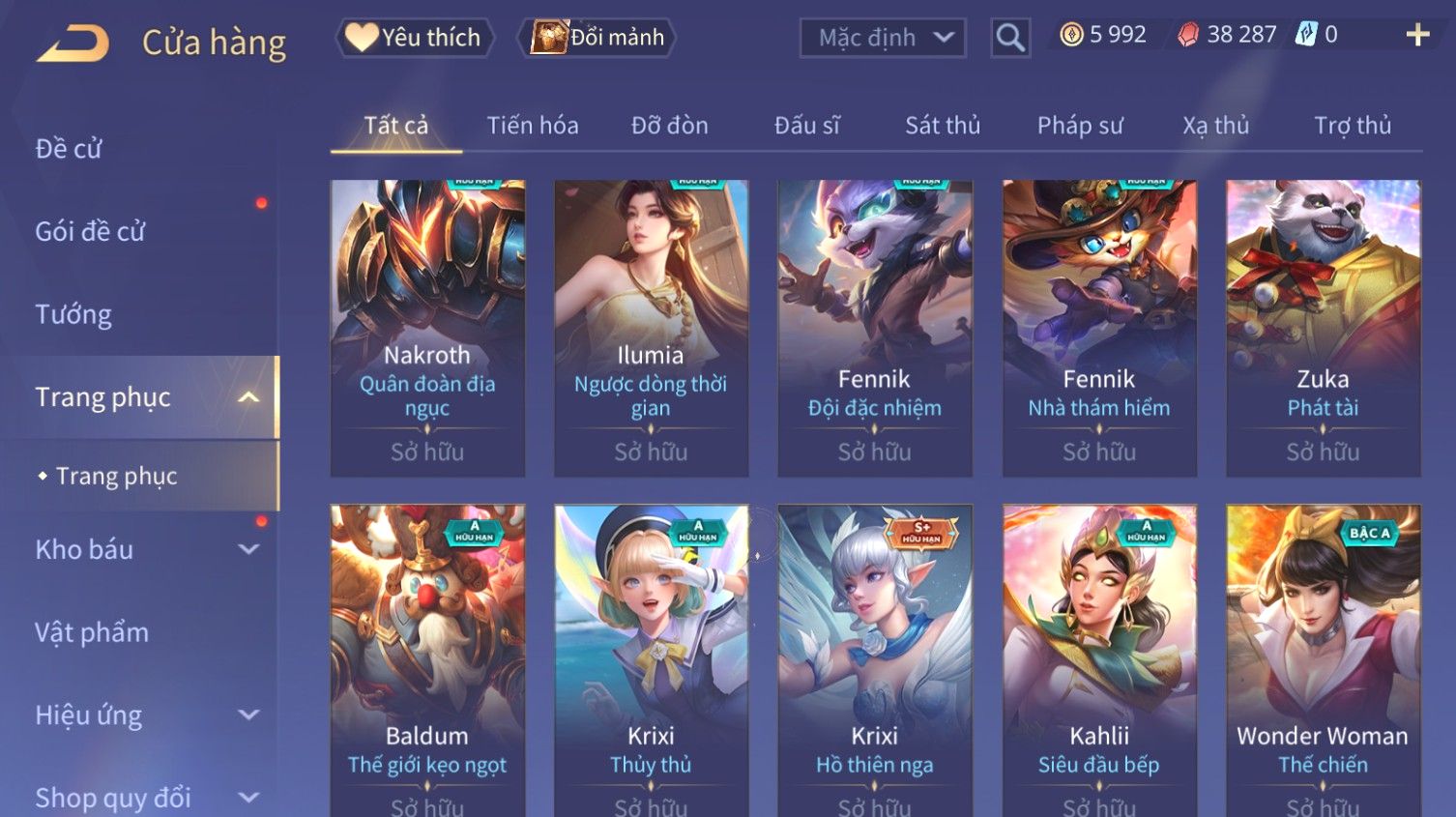Show the Đấu sĩ category tab

806,126
